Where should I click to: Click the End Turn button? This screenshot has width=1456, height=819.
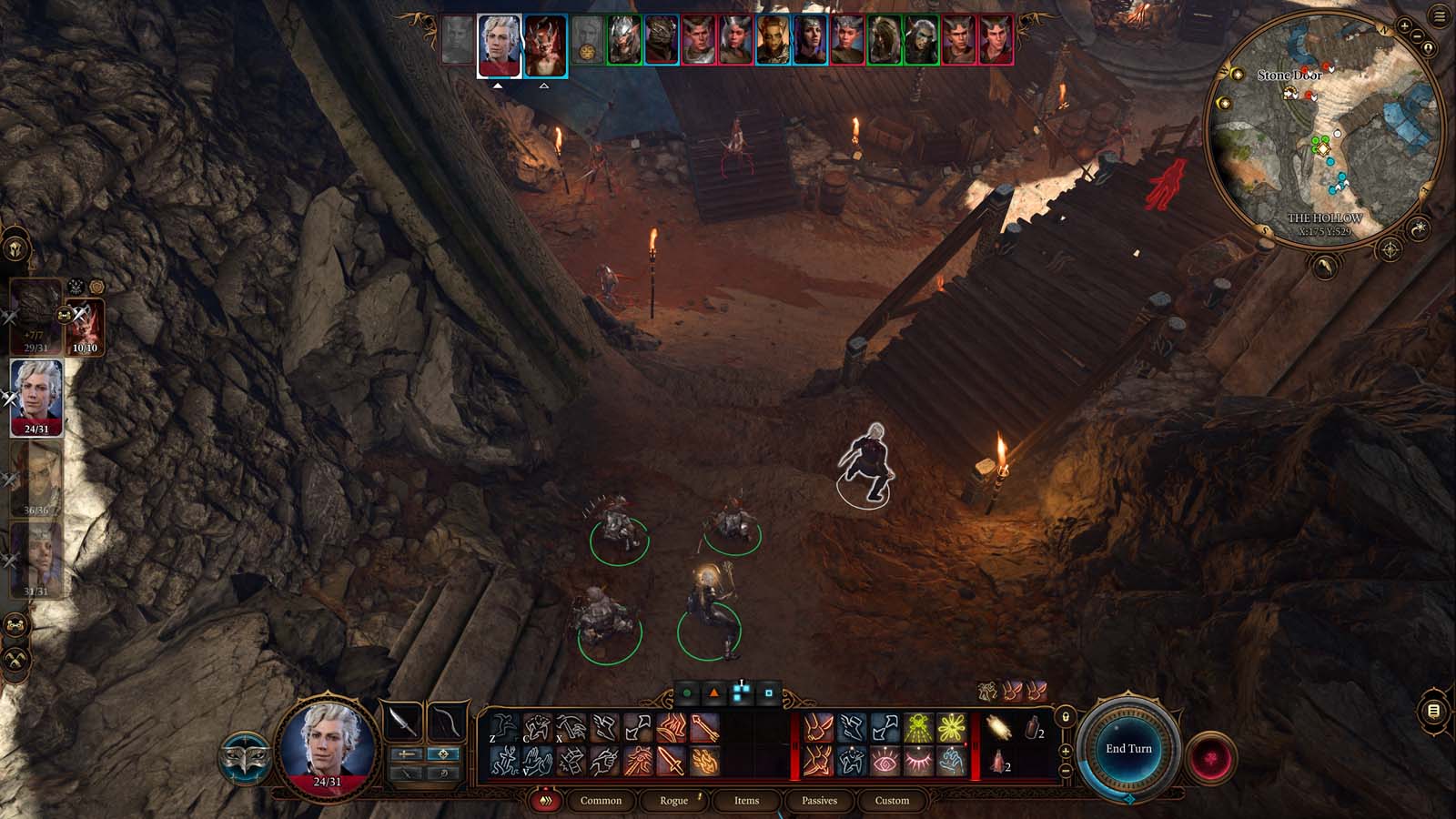click(x=1128, y=748)
